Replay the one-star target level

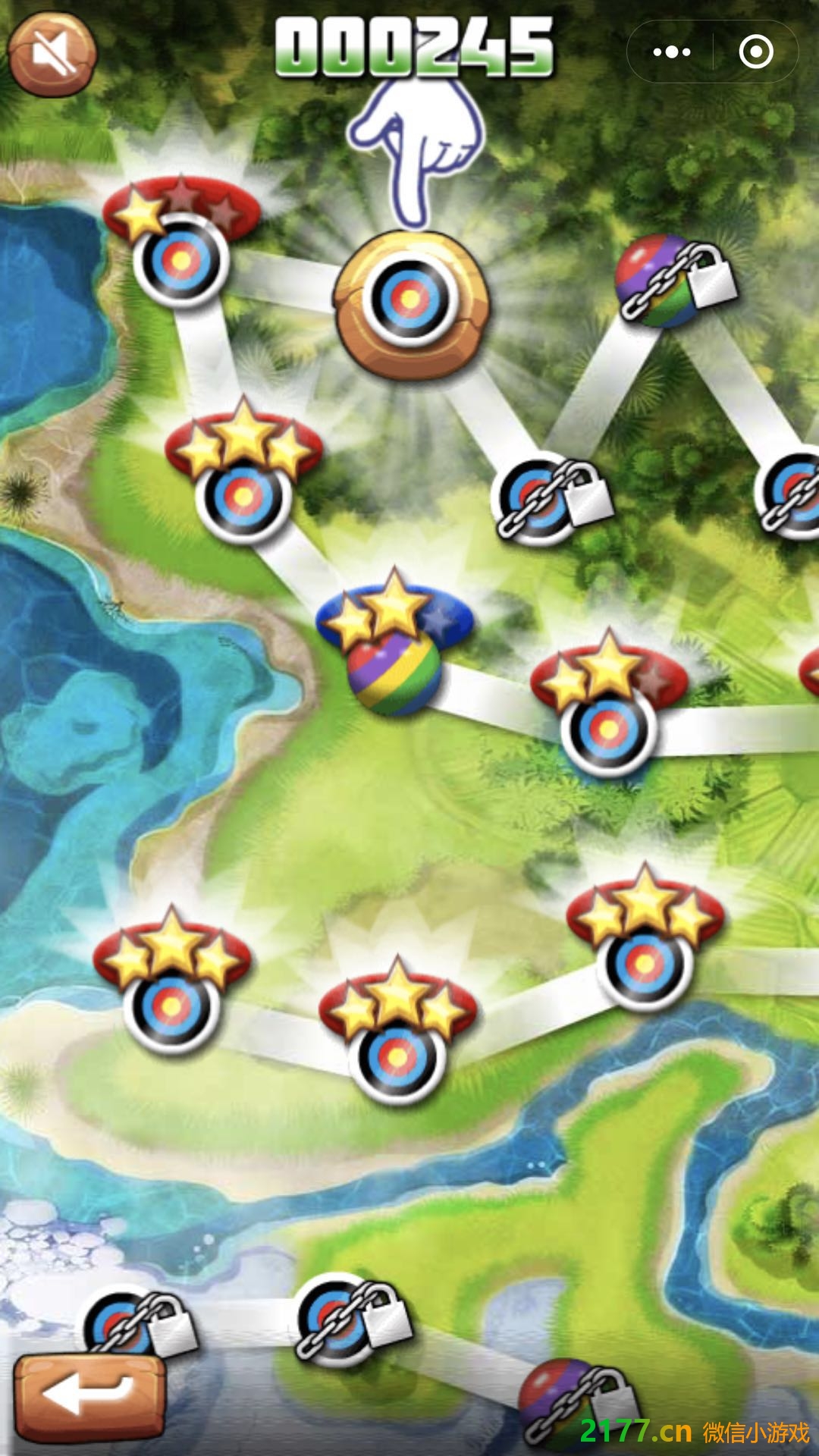(x=180, y=260)
